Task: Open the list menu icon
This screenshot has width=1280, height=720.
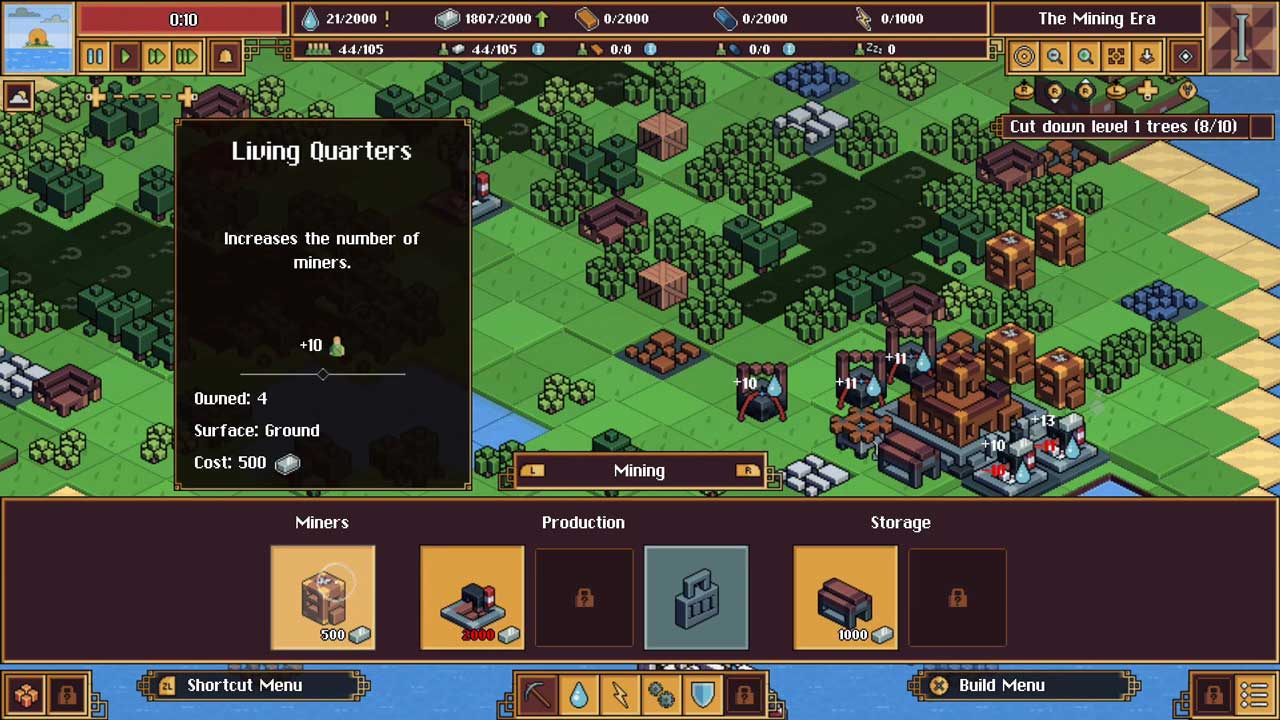Action: click(x=1254, y=693)
